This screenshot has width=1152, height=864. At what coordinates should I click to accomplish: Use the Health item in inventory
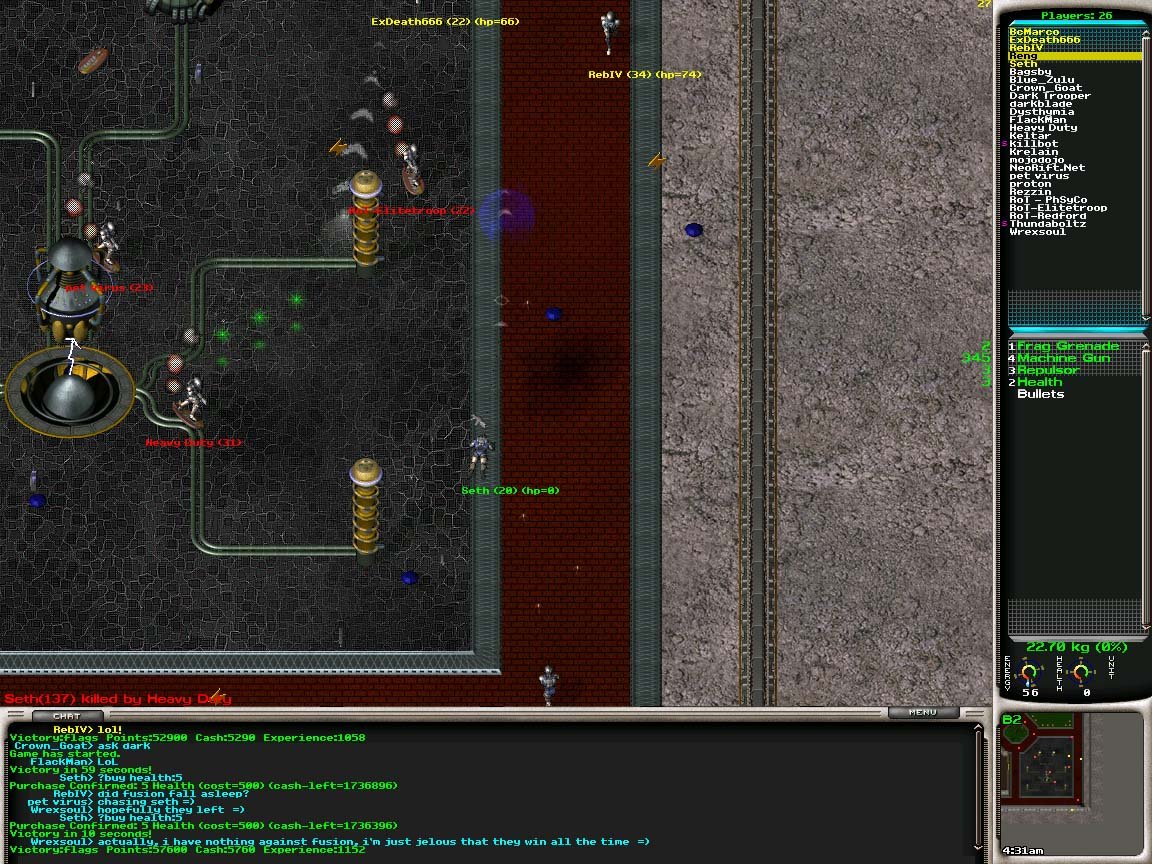point(1039,382)
